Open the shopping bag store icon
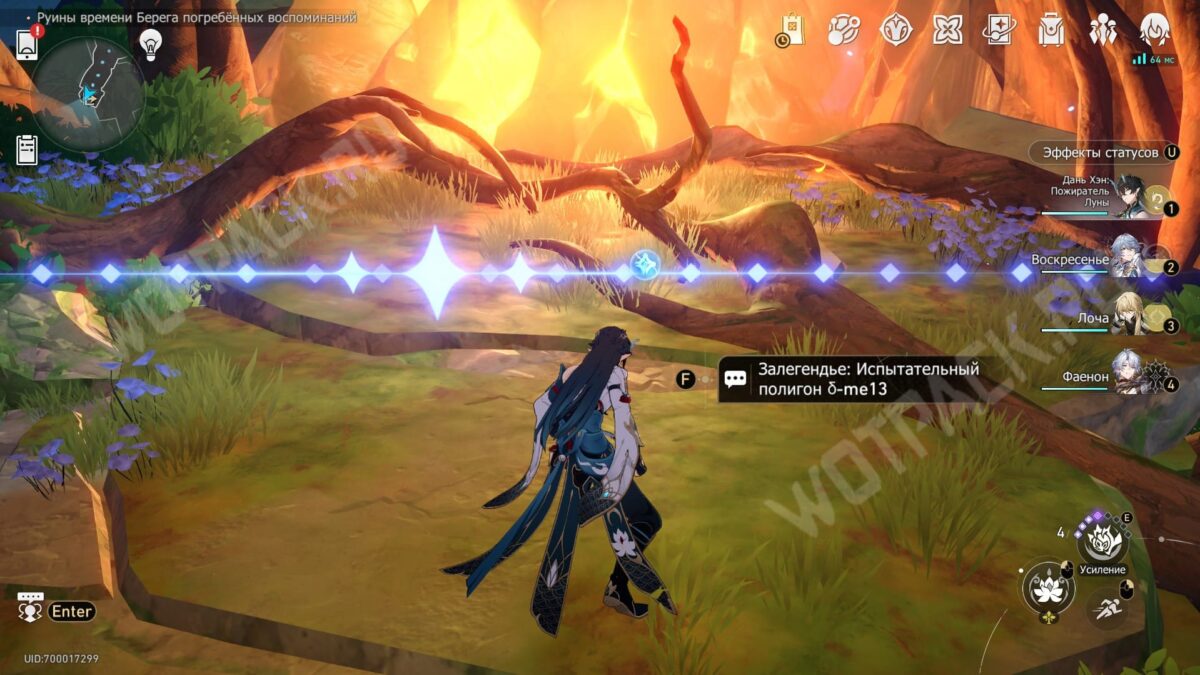This screenshot has height=675, width=1200. coord(792,31)
